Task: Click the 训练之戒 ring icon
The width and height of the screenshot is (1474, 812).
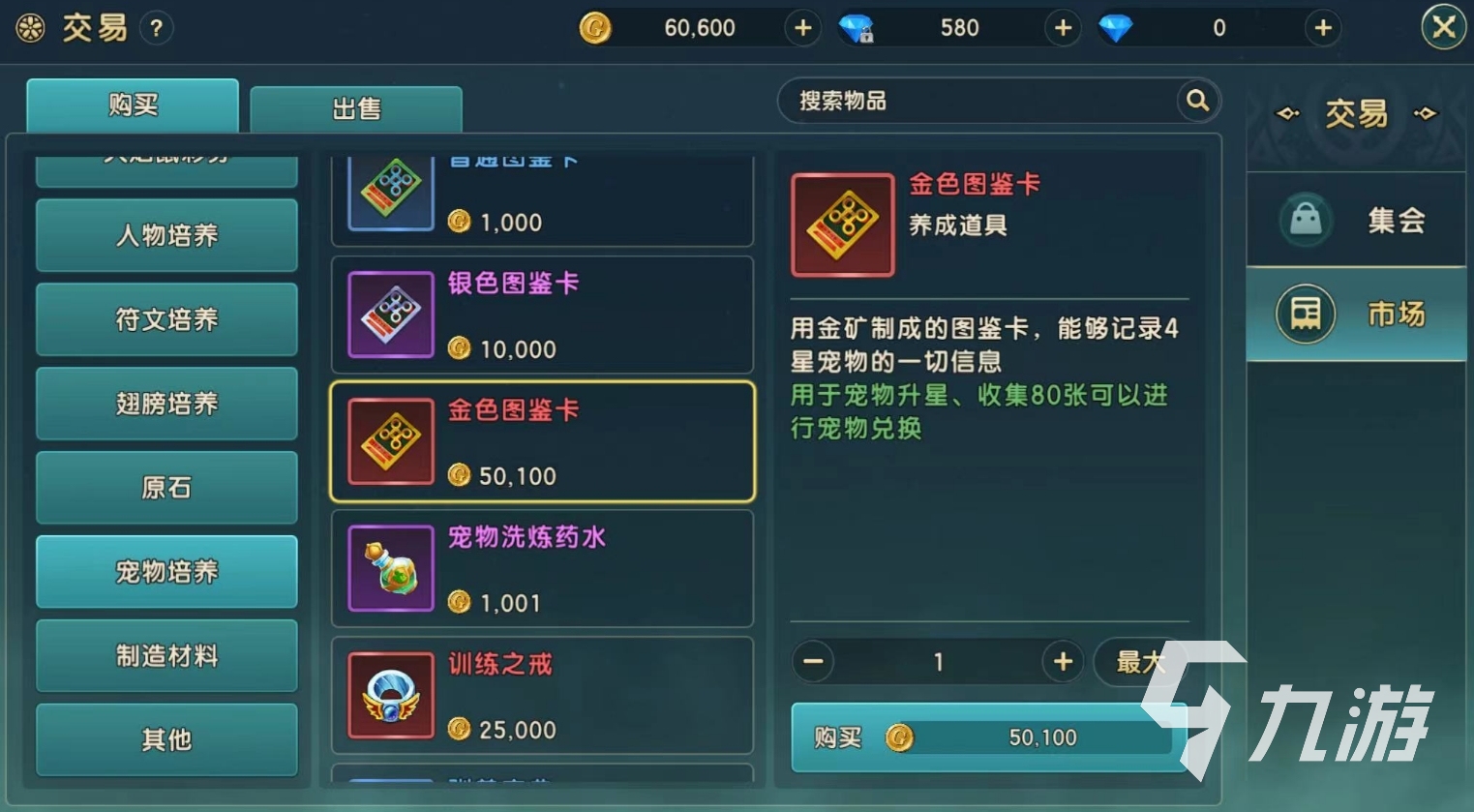Action: [389, 696]
